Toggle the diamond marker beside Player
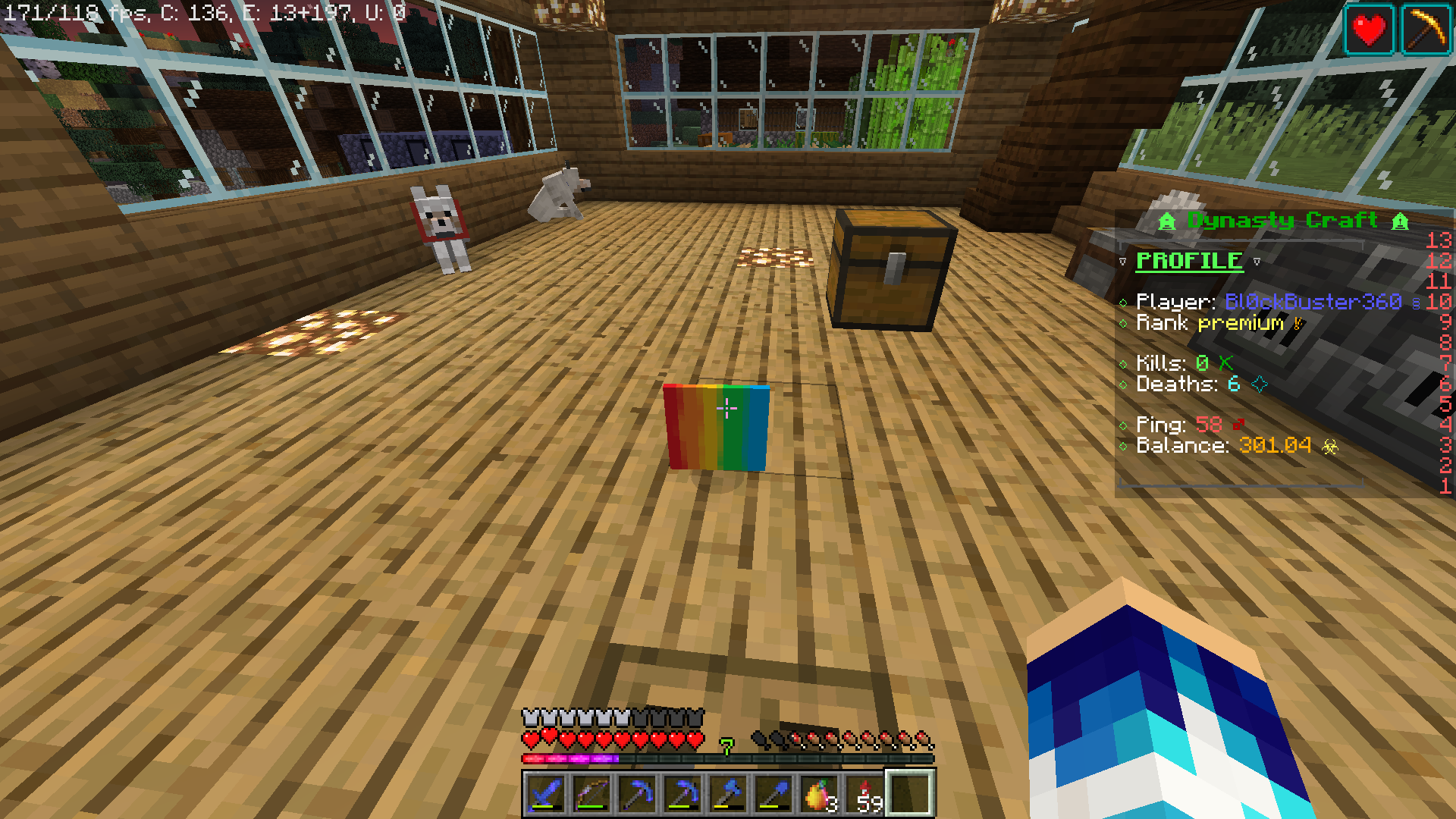The width and height of the screenshot is (1456, 819). pyautogui.click(x=1125, y=302)
